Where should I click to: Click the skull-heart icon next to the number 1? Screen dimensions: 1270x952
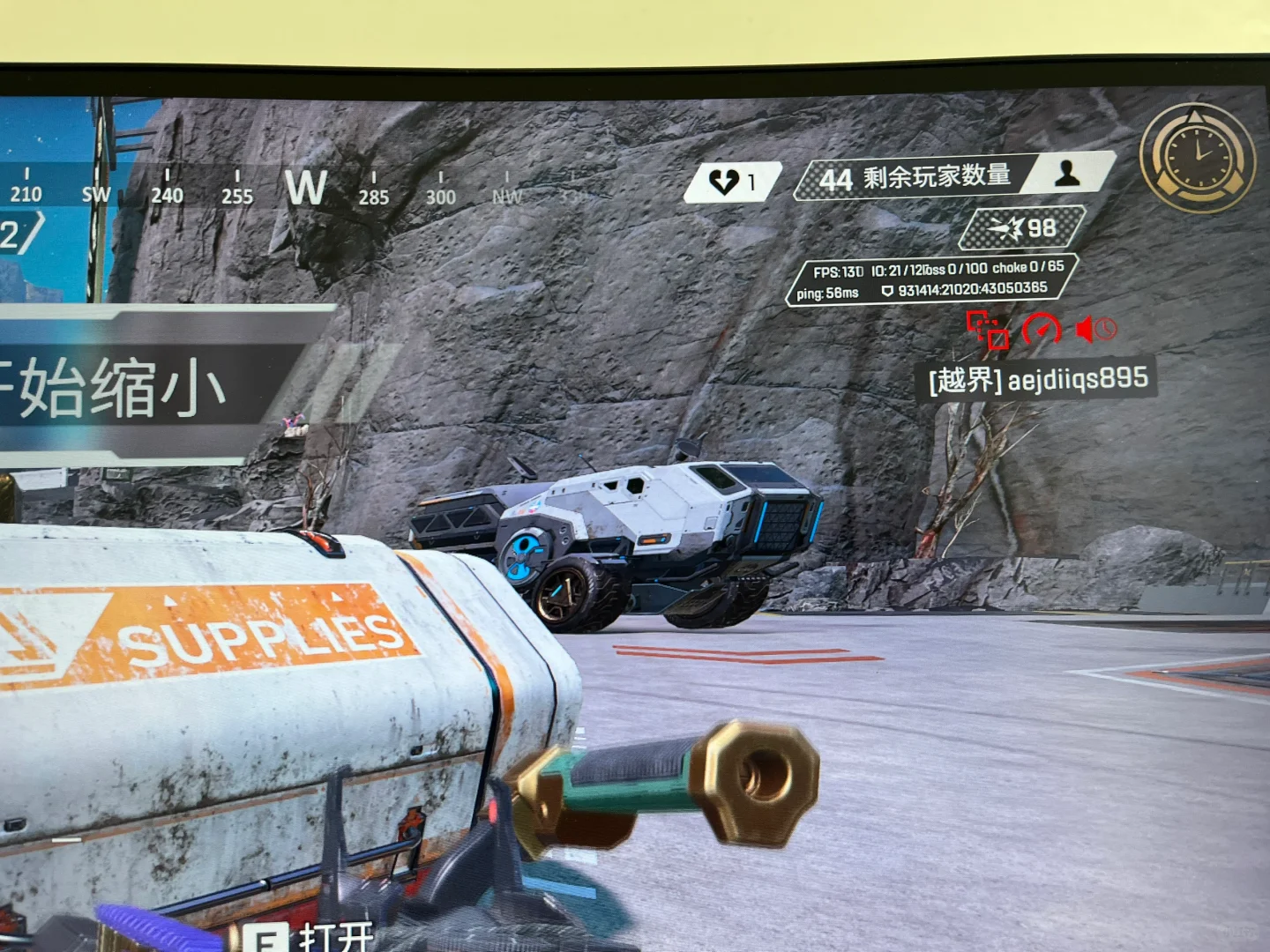[x=723, y=182]
